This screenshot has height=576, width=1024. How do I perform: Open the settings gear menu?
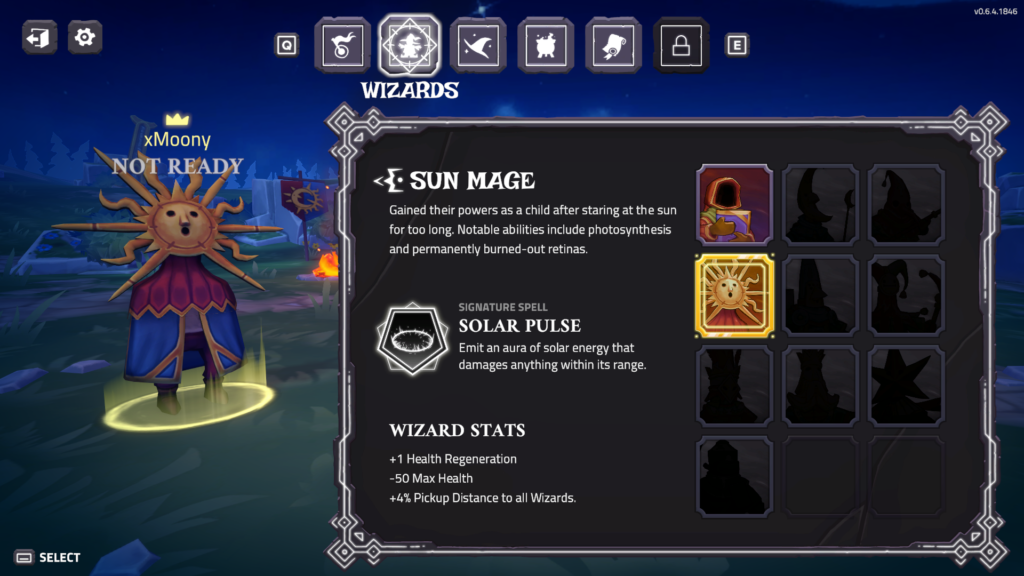tap(85, 38)
